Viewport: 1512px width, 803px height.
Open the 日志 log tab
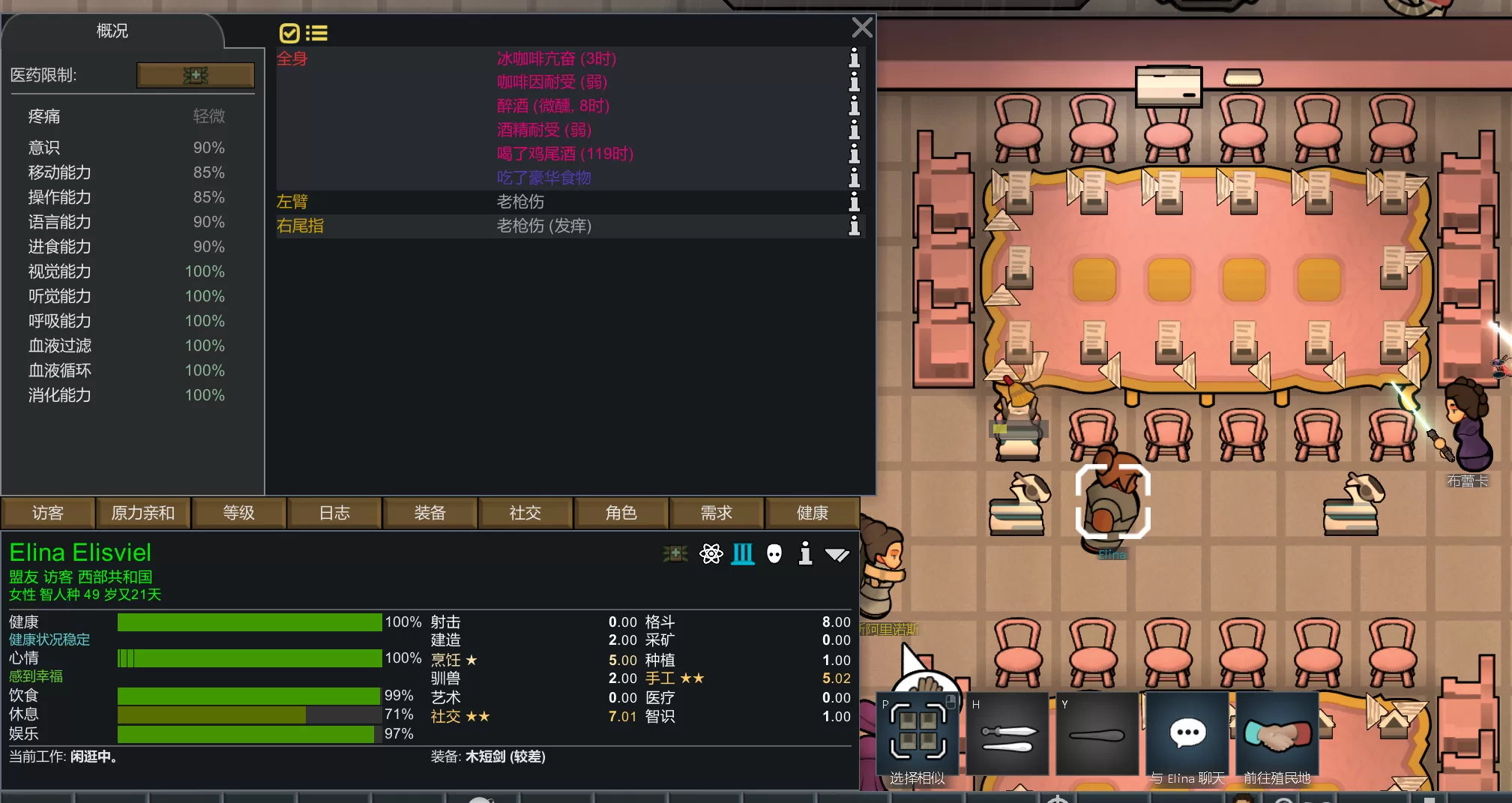[x=334, y=513]
